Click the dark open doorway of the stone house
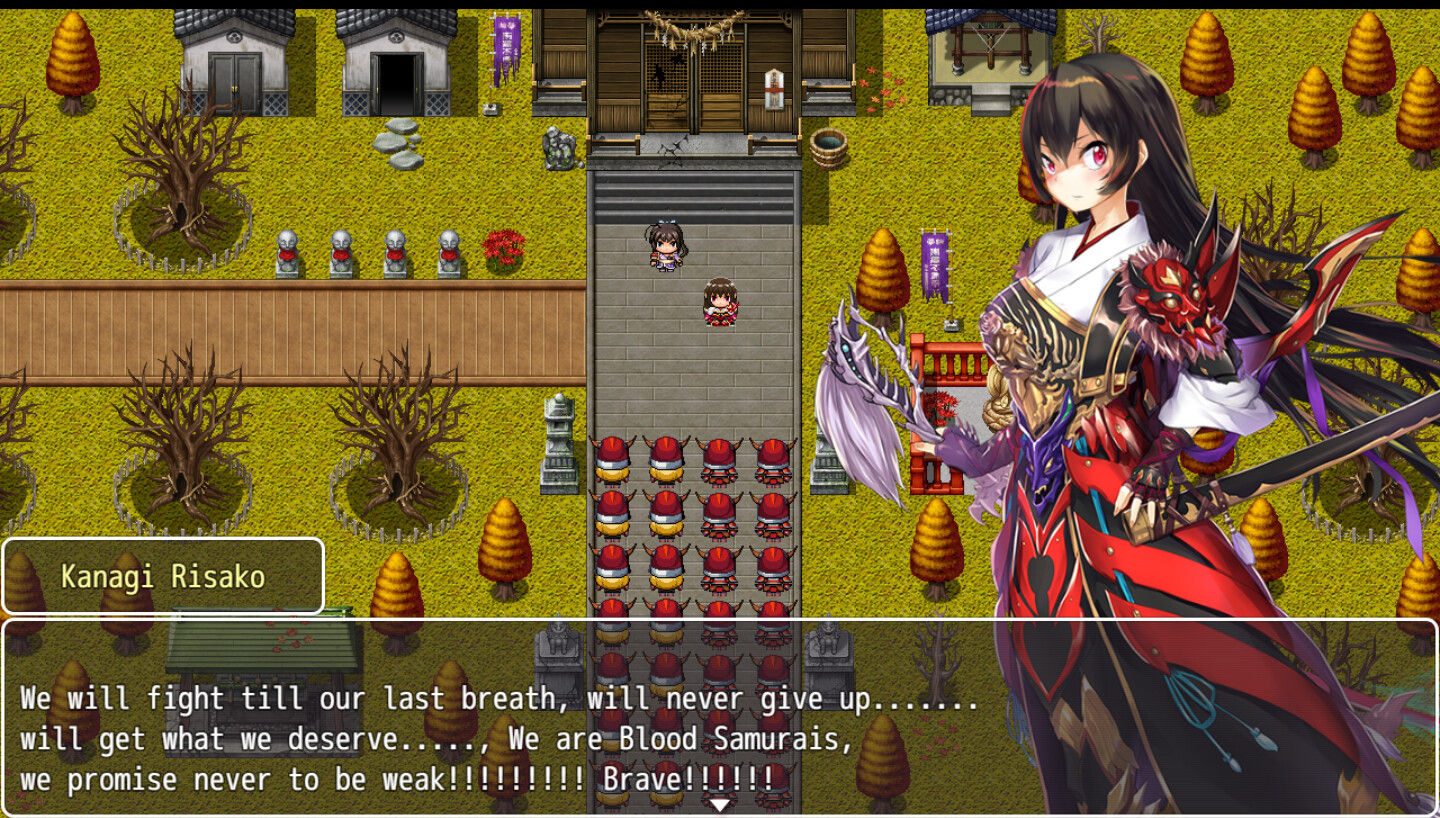Viewport: 1440px width, 818px height. (x=395, y=80)
